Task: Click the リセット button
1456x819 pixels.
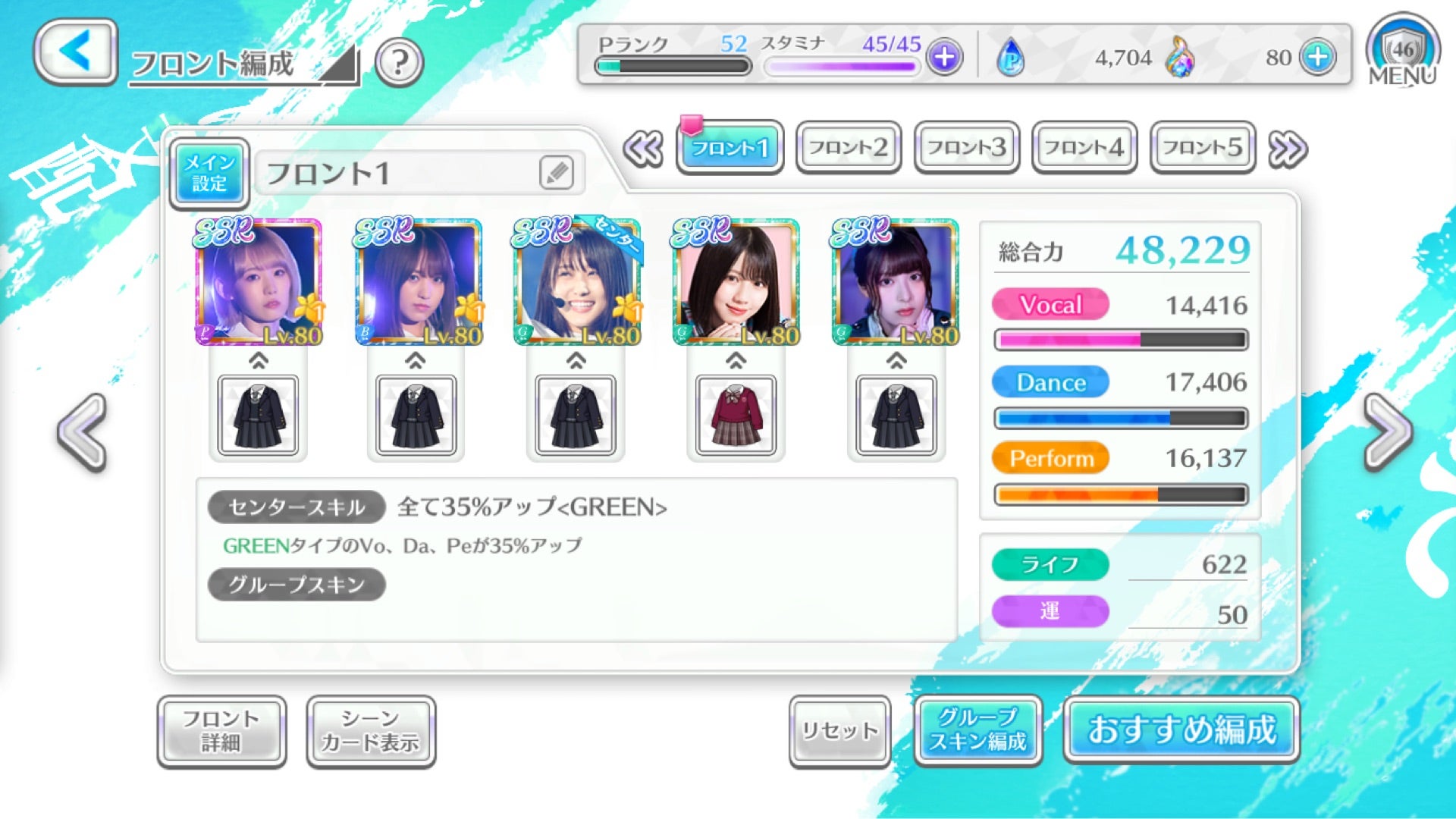Action: [x=839, y=731]
